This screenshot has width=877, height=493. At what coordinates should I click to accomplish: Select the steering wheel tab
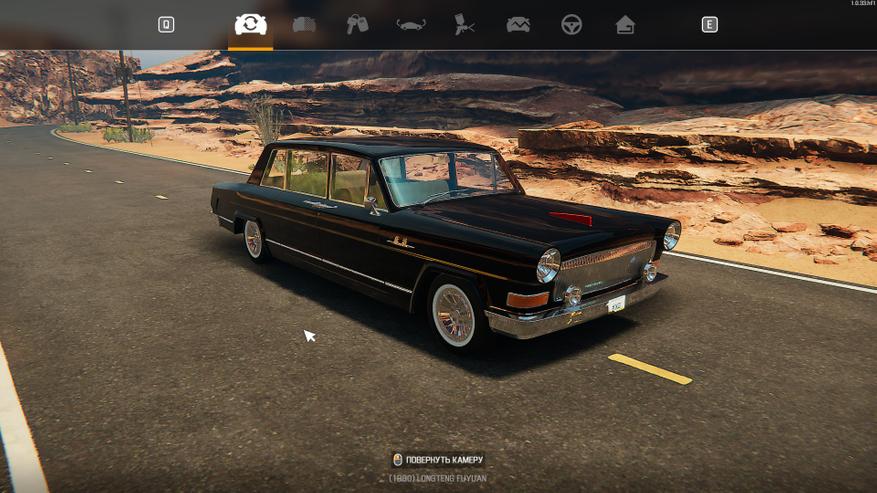(x=571, y=24)
